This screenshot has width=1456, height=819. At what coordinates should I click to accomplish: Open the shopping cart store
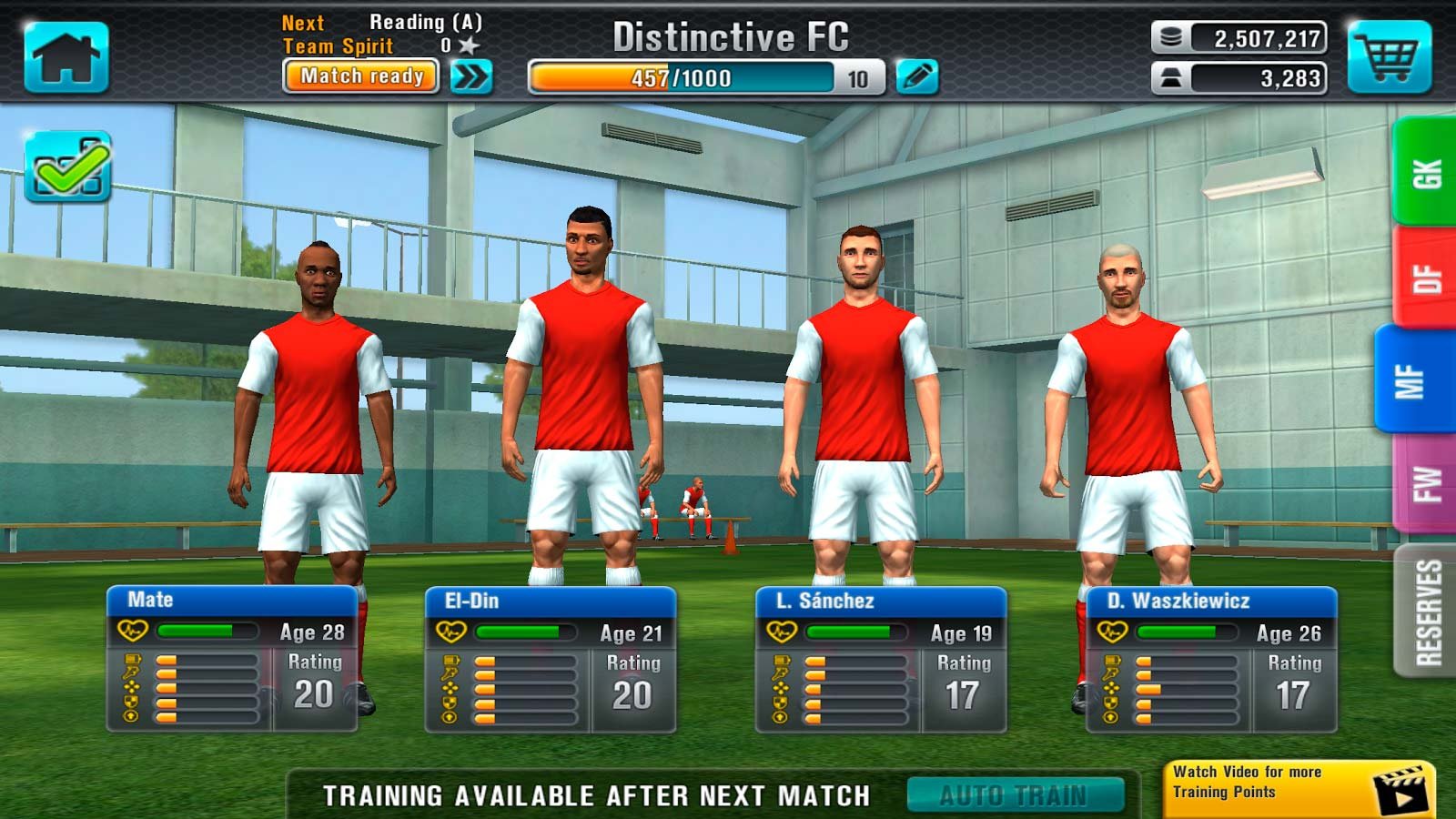(x=1388, y=57)
